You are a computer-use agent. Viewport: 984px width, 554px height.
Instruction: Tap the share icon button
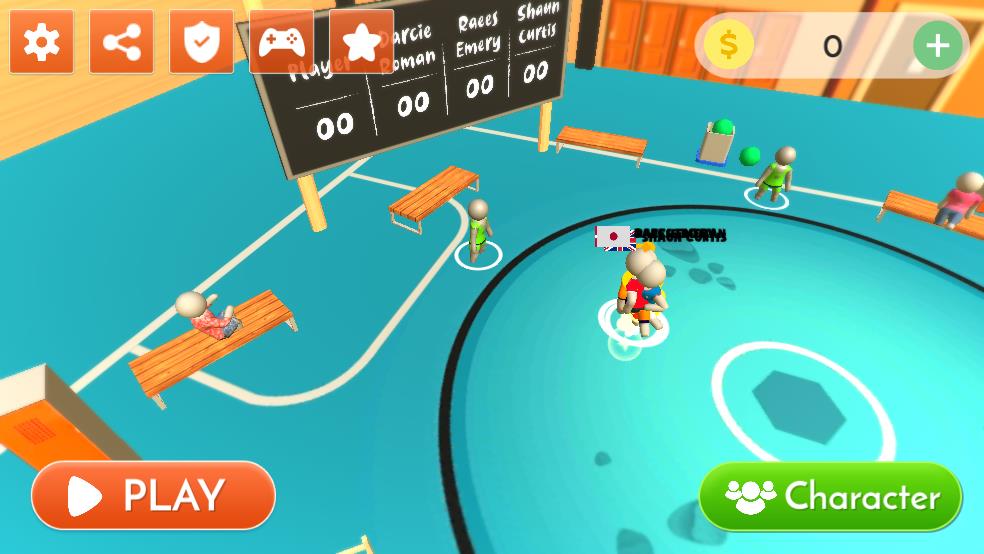pyautogui.click(x=122, y=42)
